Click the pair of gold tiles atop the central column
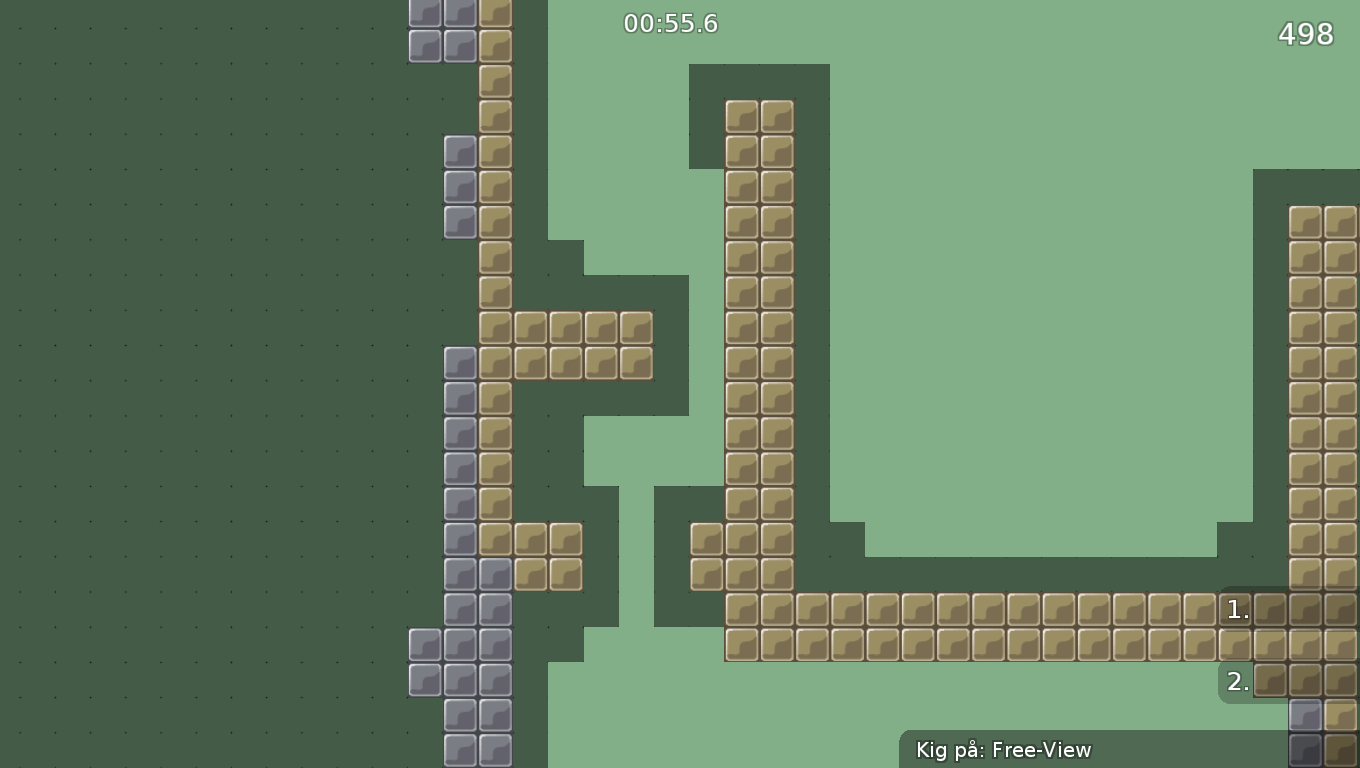The height and width of the screenshot is (768, 1360). pyautogui.click(x=760, y=115)
